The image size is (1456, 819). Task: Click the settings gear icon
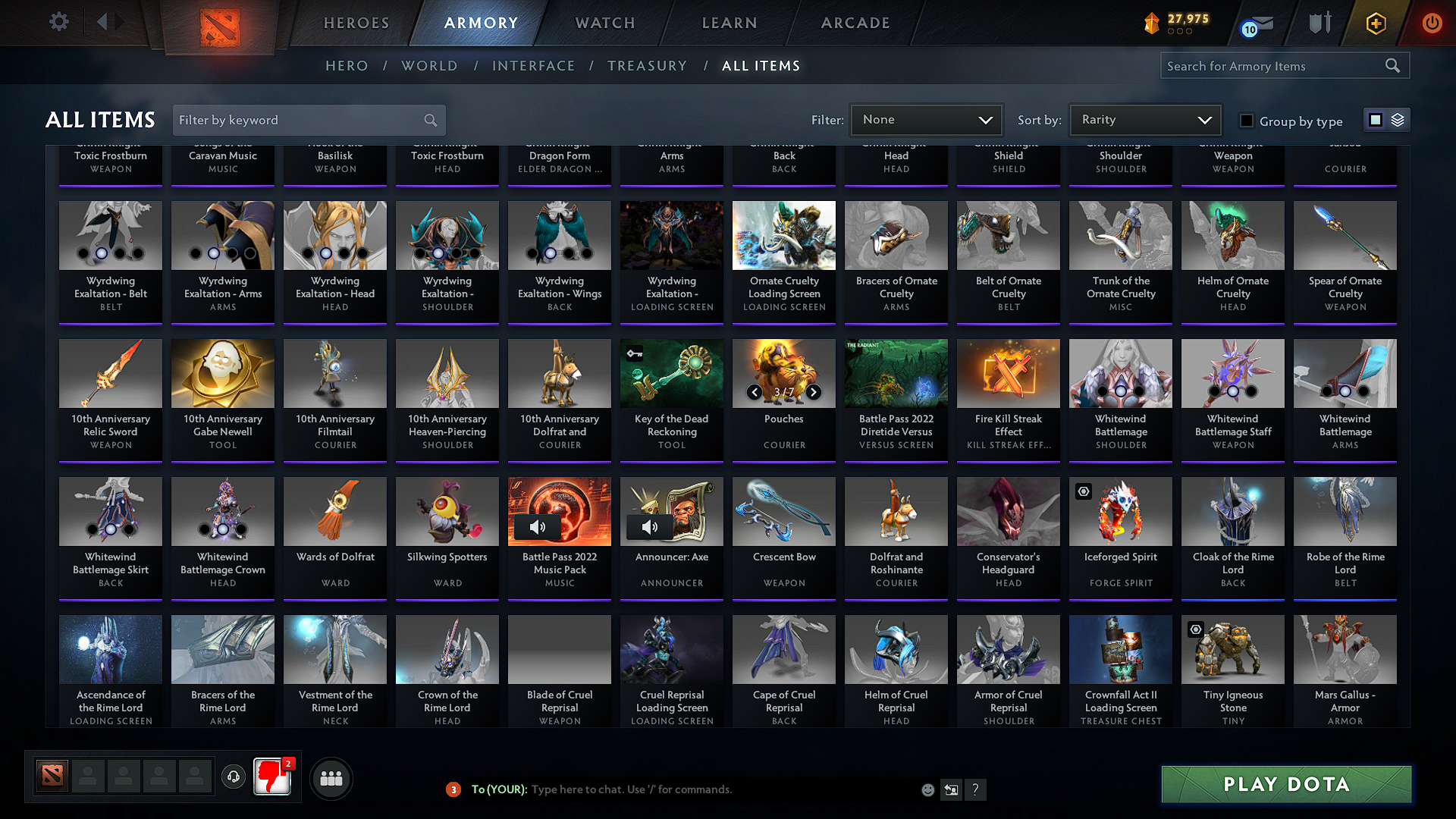[x=58, y=22]
